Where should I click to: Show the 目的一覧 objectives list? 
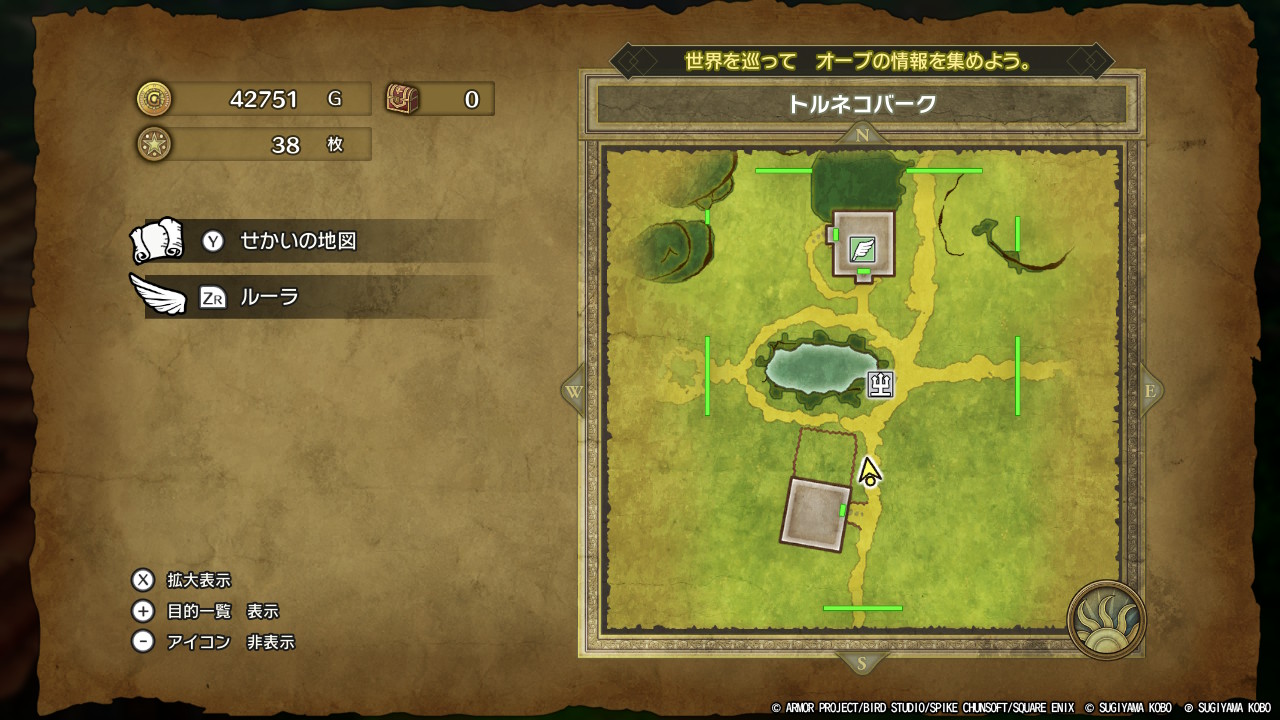222,611
